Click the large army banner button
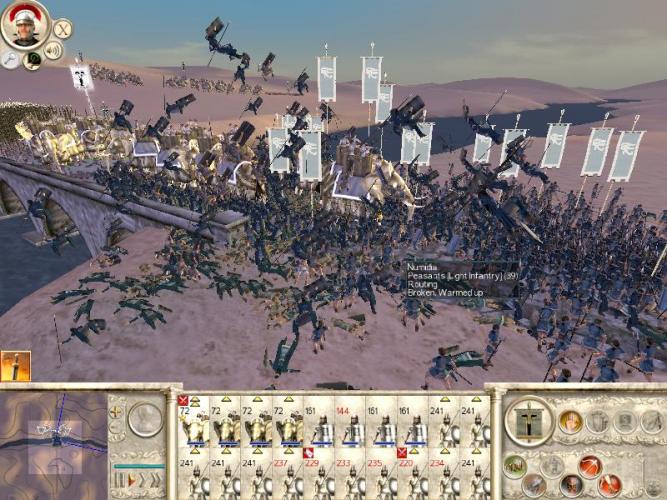Image resolution: width=667 pixels, height=500 pixels. click(x=528, y=422)
